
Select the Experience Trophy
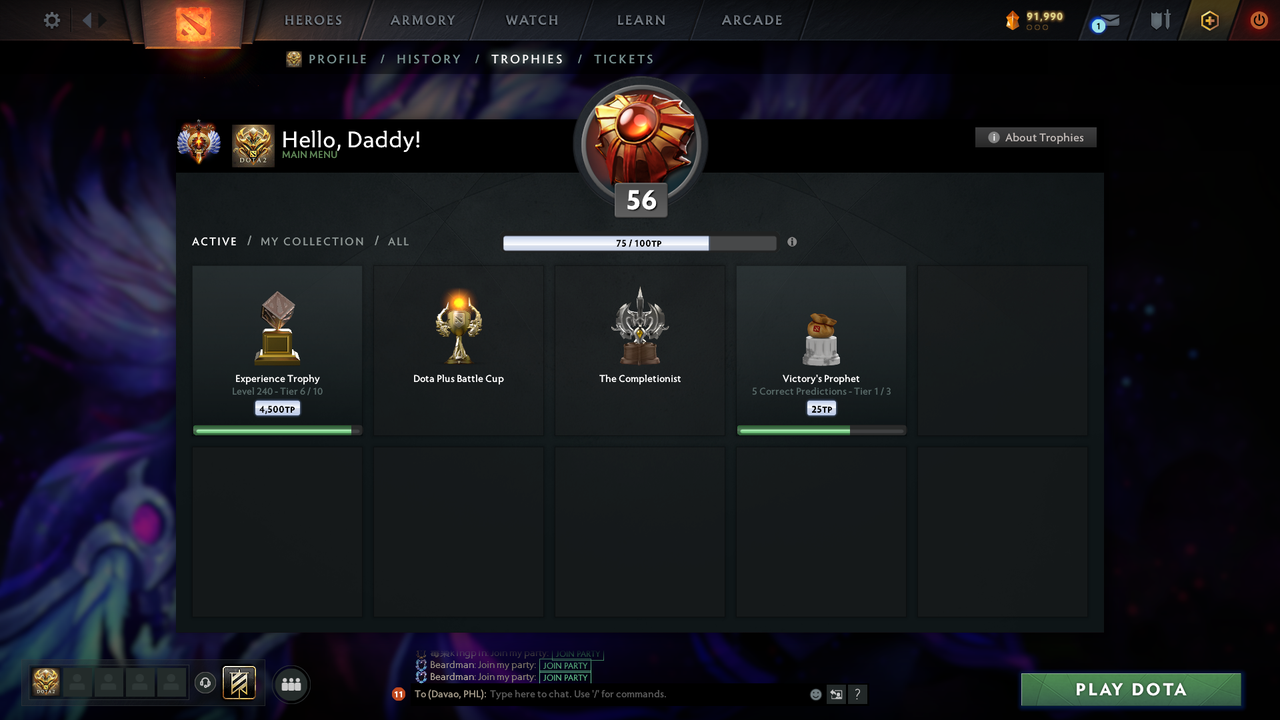click(277, 348)
